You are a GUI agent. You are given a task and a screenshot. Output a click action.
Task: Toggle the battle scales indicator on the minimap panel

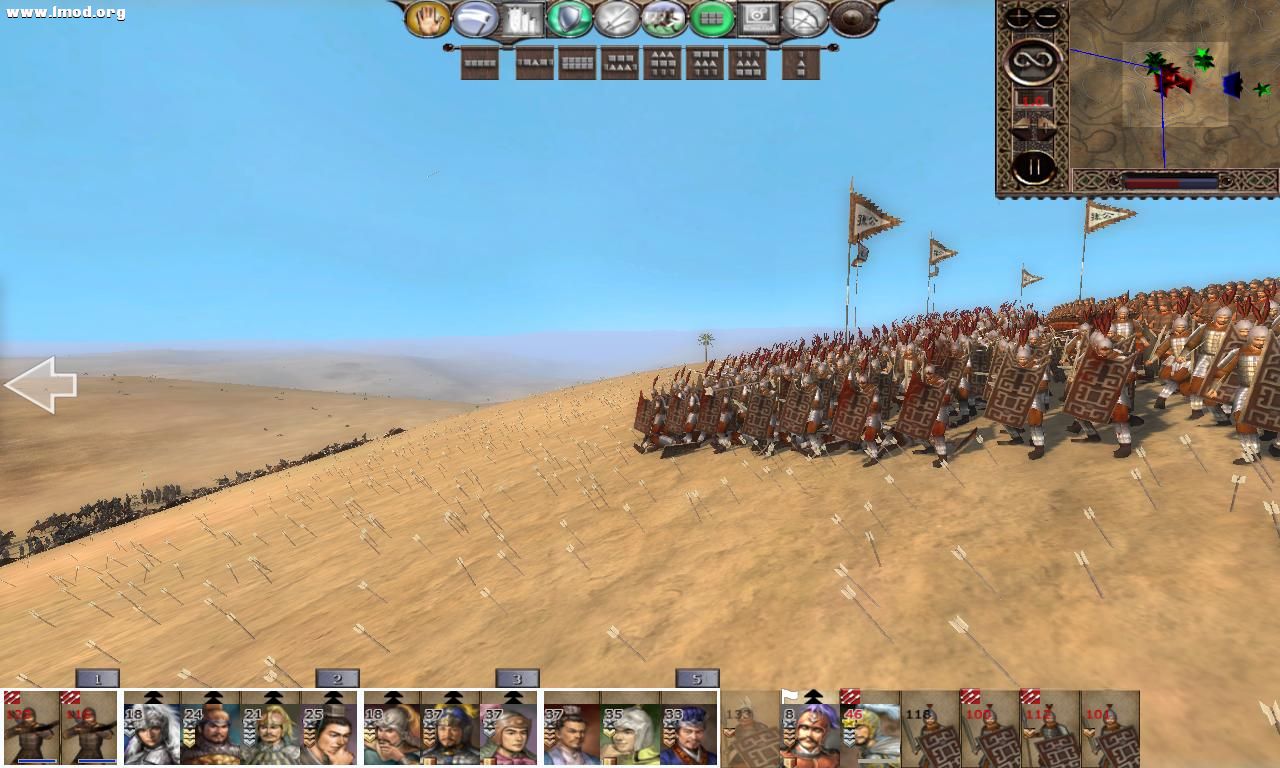pyautogui.click(x=1033, y=125)
